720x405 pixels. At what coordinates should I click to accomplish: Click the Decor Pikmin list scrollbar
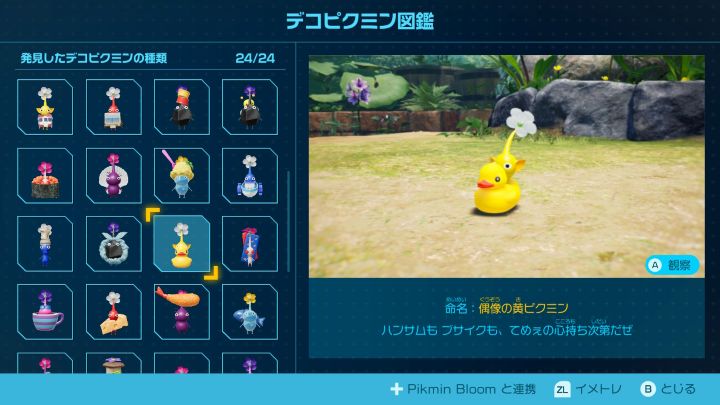pos(289,220)
